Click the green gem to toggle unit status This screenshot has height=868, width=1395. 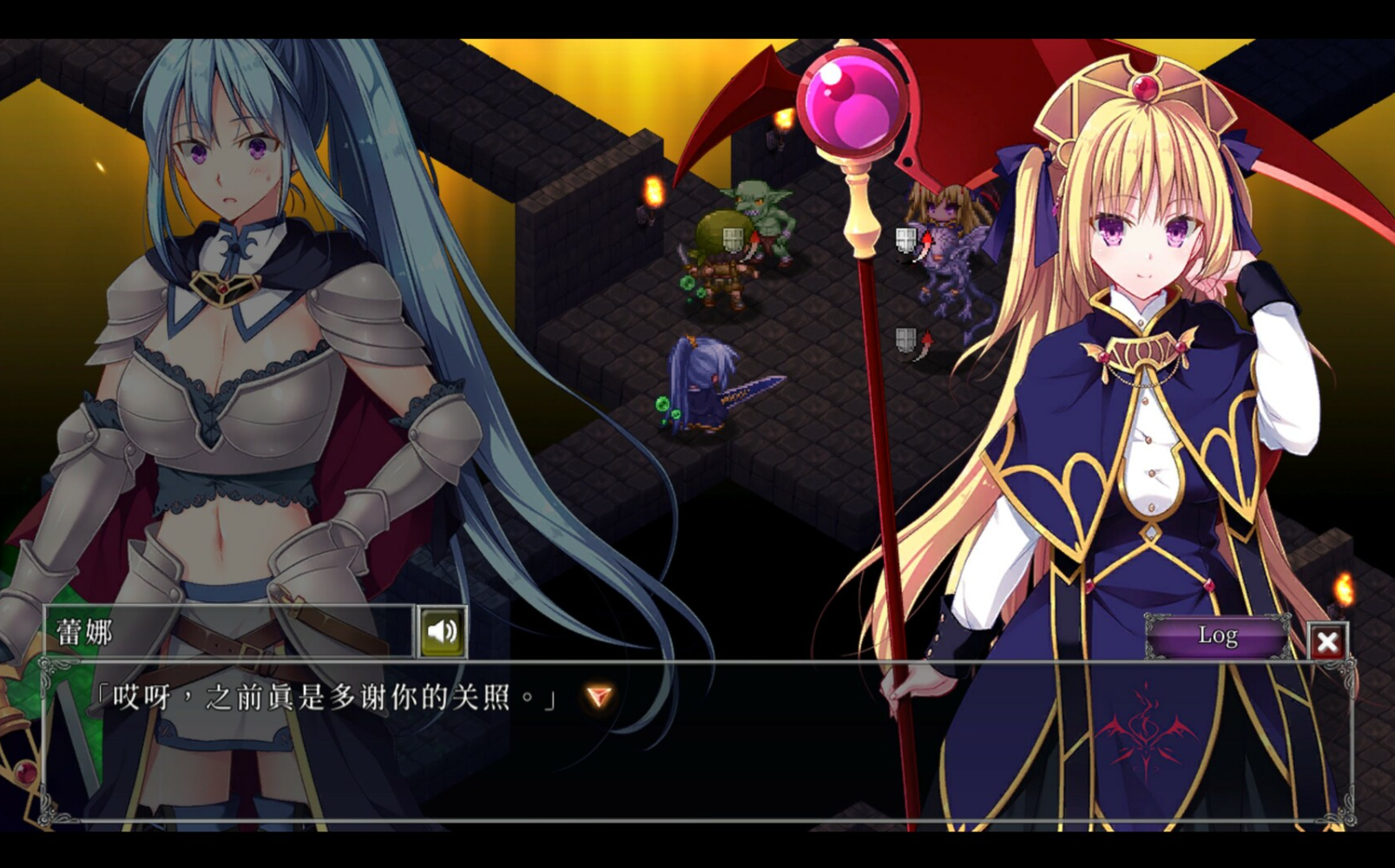[688, 282]
